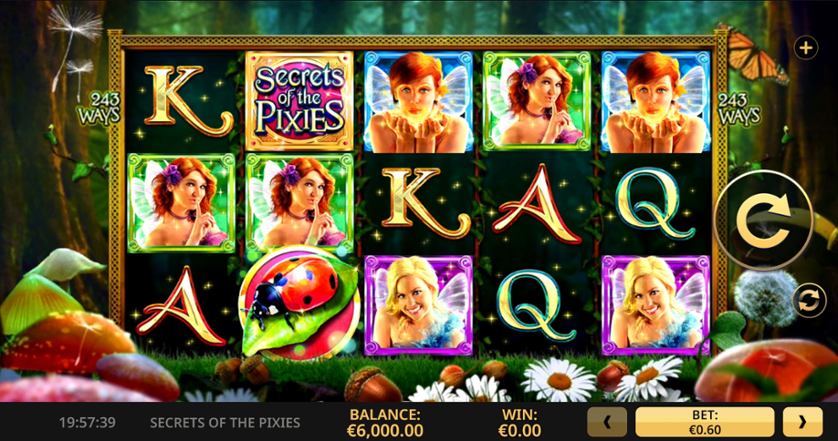This screenshot has width=838, height=441.
Task: Toggle autoplay with the small circular arrows
Action: point(807,300)
